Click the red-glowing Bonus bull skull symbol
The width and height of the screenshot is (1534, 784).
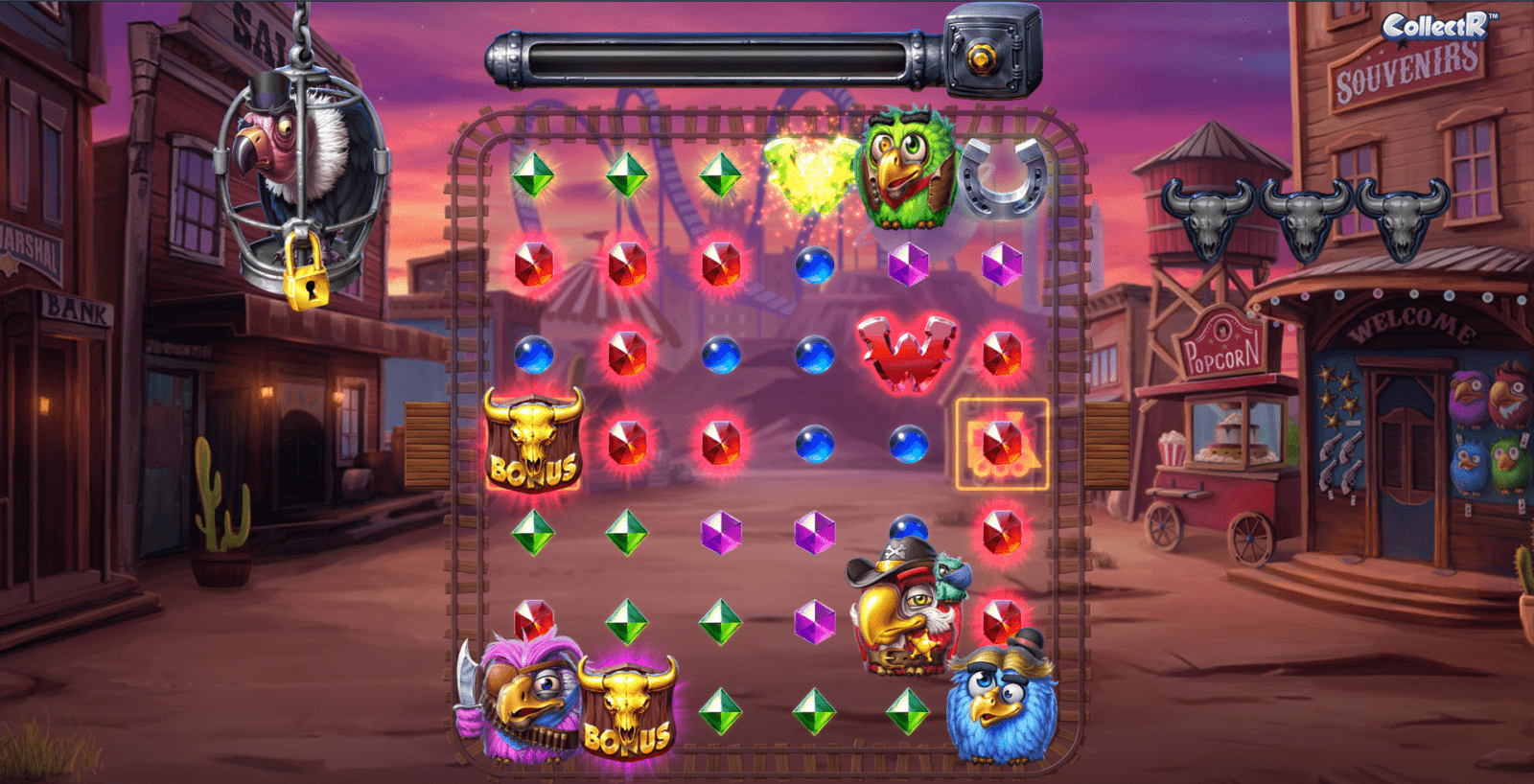coord(533,440)
